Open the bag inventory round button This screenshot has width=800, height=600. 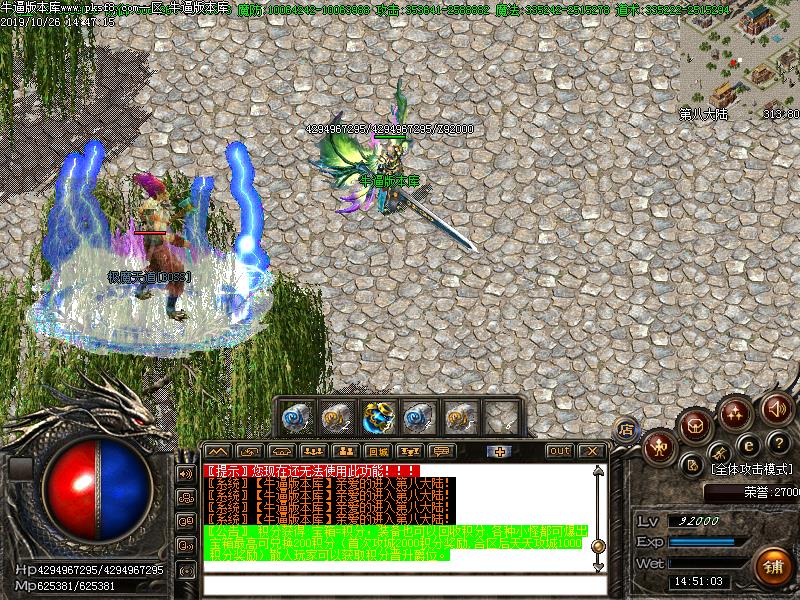[696, 424]
